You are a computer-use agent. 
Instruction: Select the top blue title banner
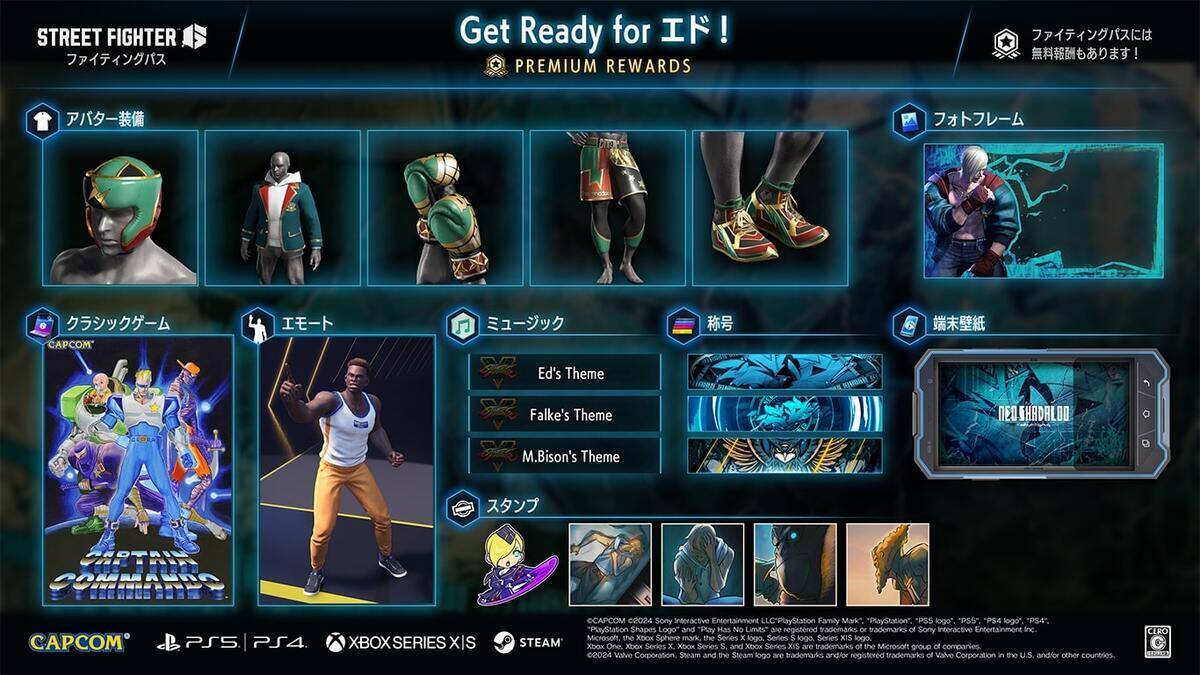click(x=785, y=371)
